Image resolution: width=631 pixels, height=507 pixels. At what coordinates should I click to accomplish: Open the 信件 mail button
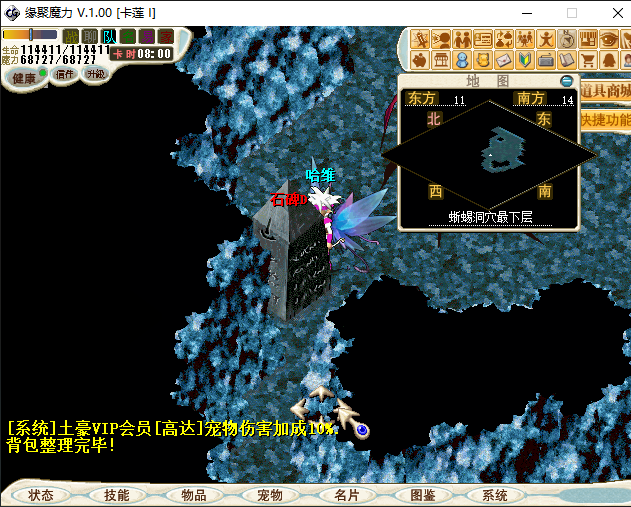coord(65,74)
